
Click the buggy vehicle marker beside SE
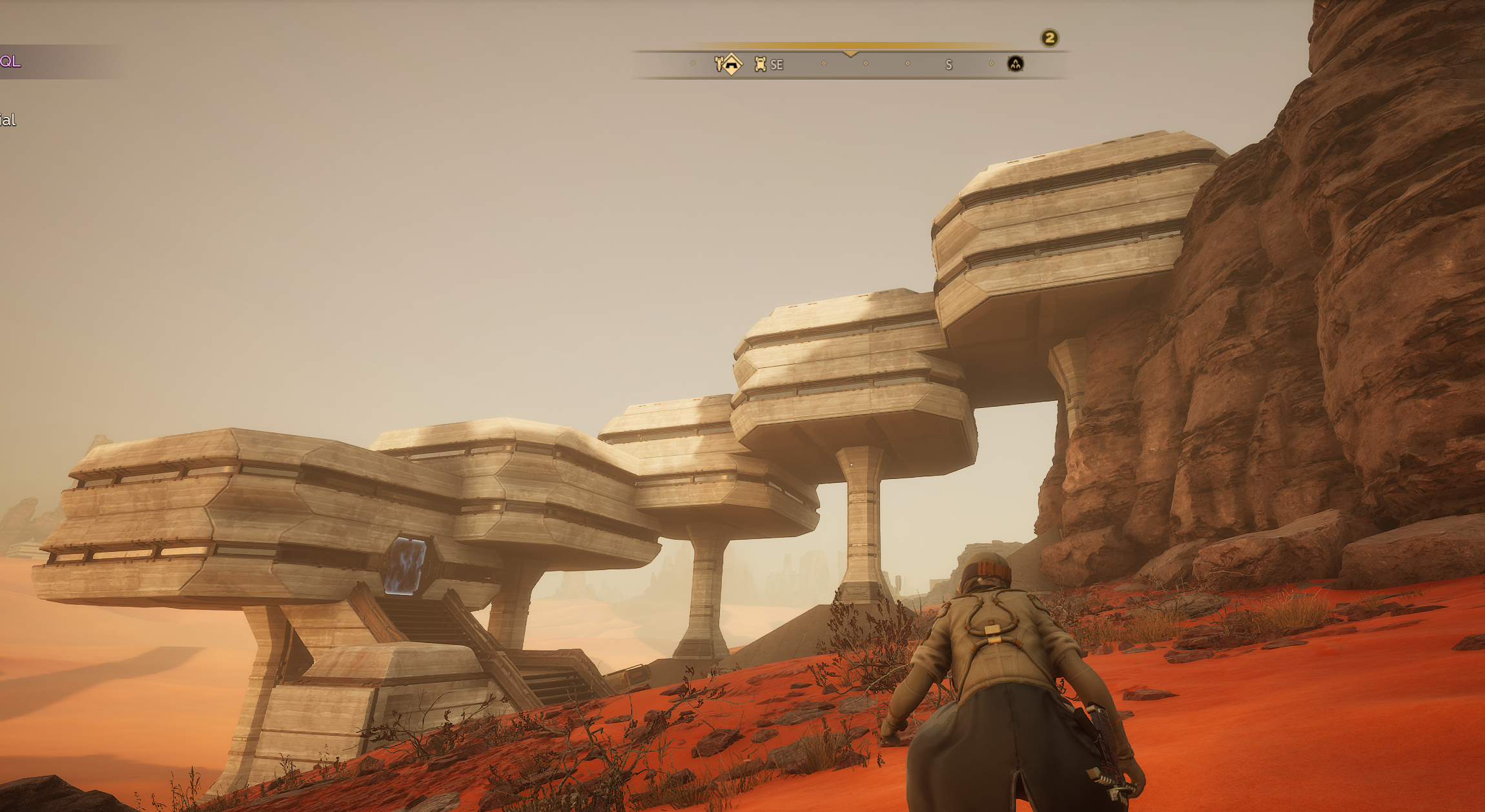pos(760,64)
